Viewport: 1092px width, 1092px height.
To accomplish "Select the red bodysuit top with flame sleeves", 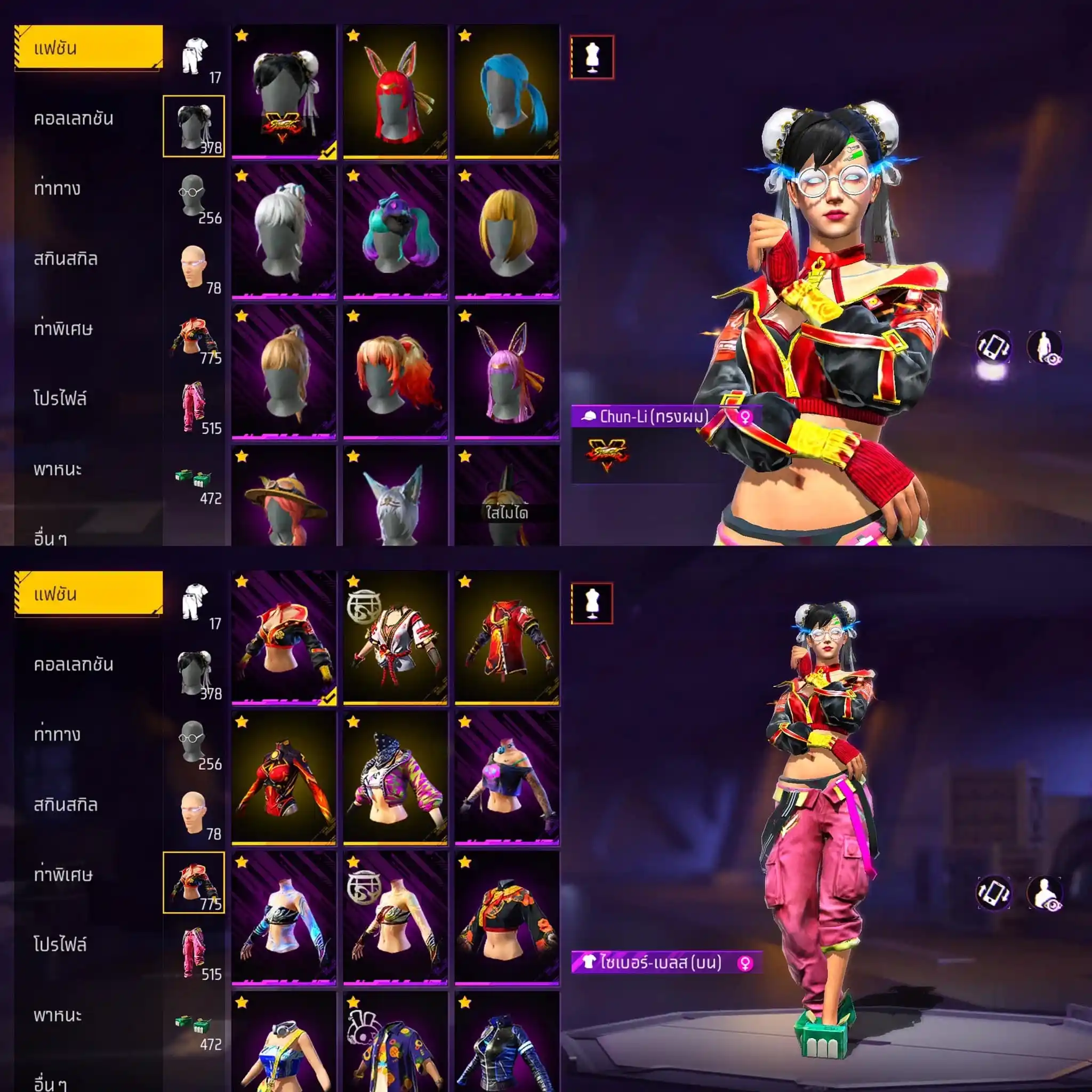I will click(x=283, y=778).
